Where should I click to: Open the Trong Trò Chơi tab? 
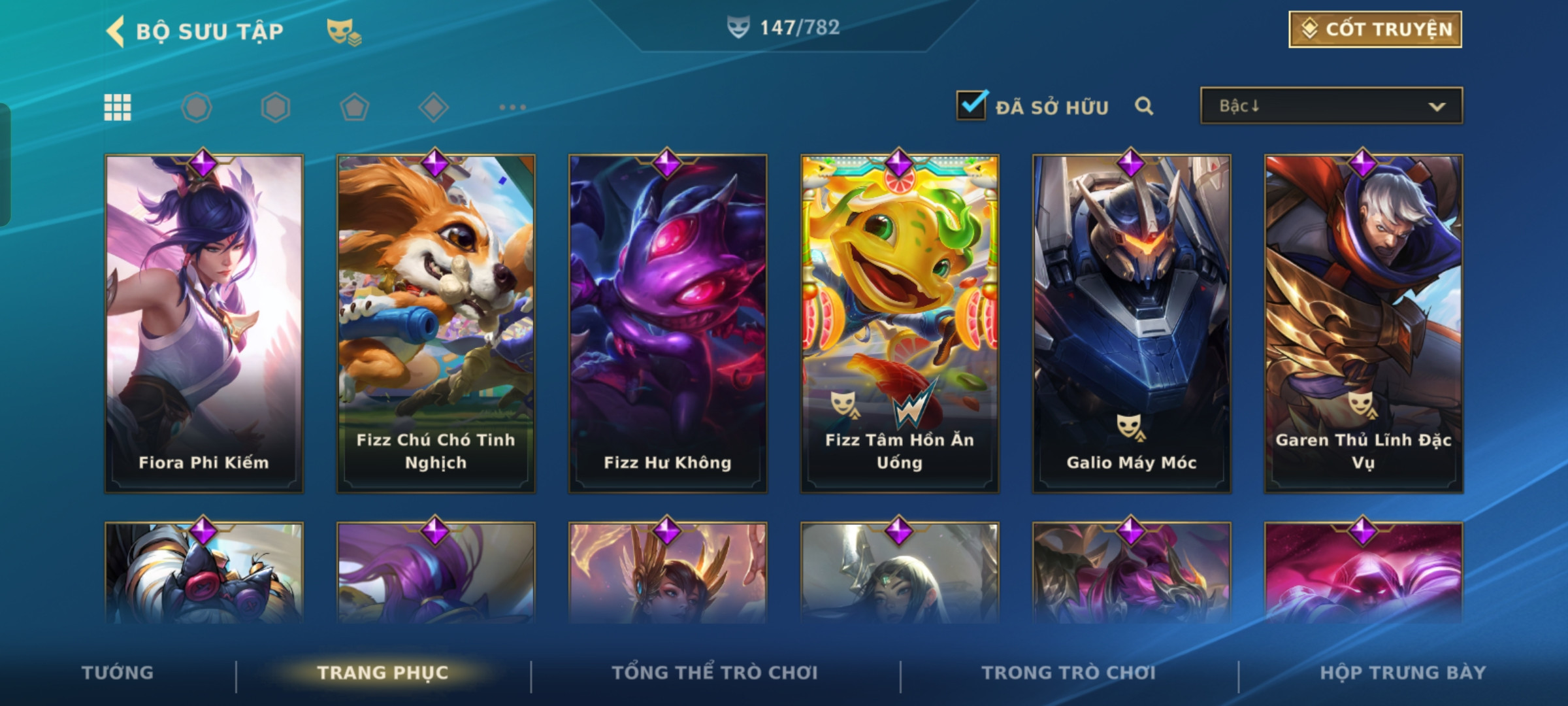1069,673
